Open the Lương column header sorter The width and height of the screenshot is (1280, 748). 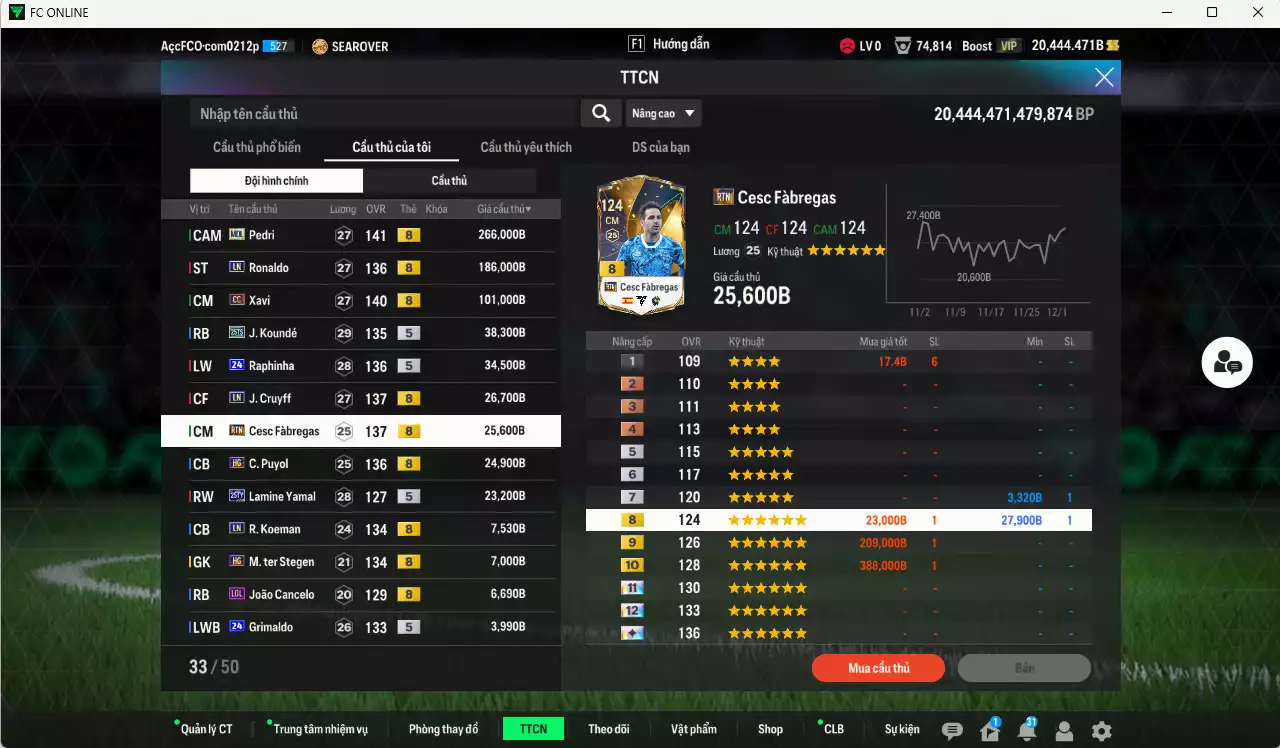point(342,208)
